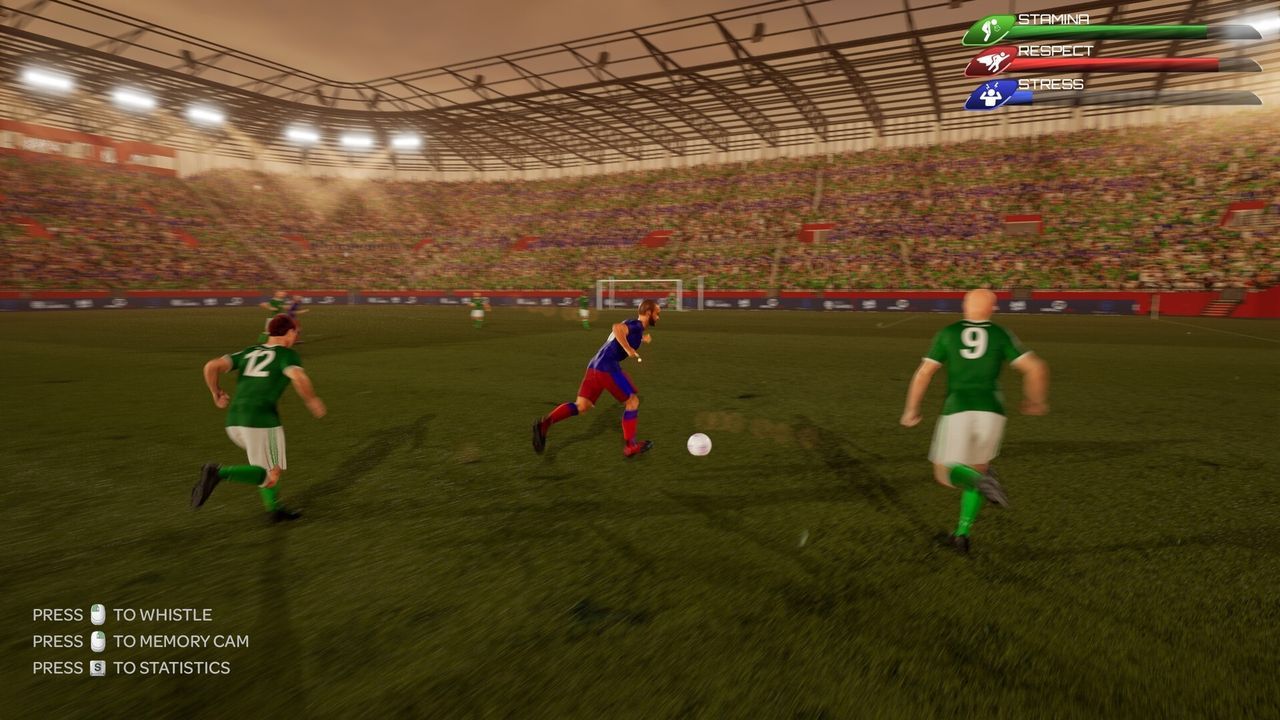
Task: Click the memory cam mouse-button icon
Action: pos(96,641)
